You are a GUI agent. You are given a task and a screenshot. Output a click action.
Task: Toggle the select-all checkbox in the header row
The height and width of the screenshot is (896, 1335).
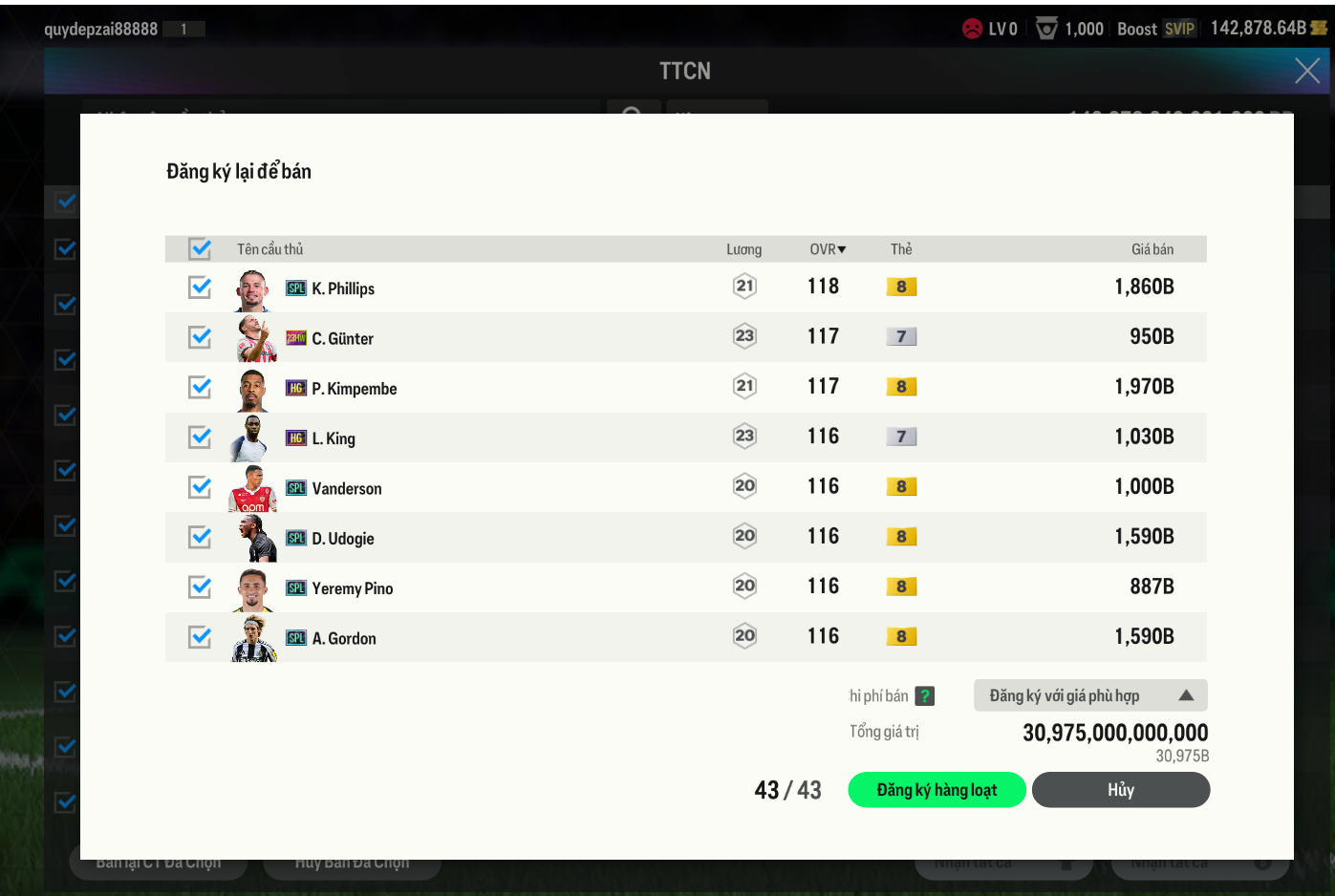(200, 249)
